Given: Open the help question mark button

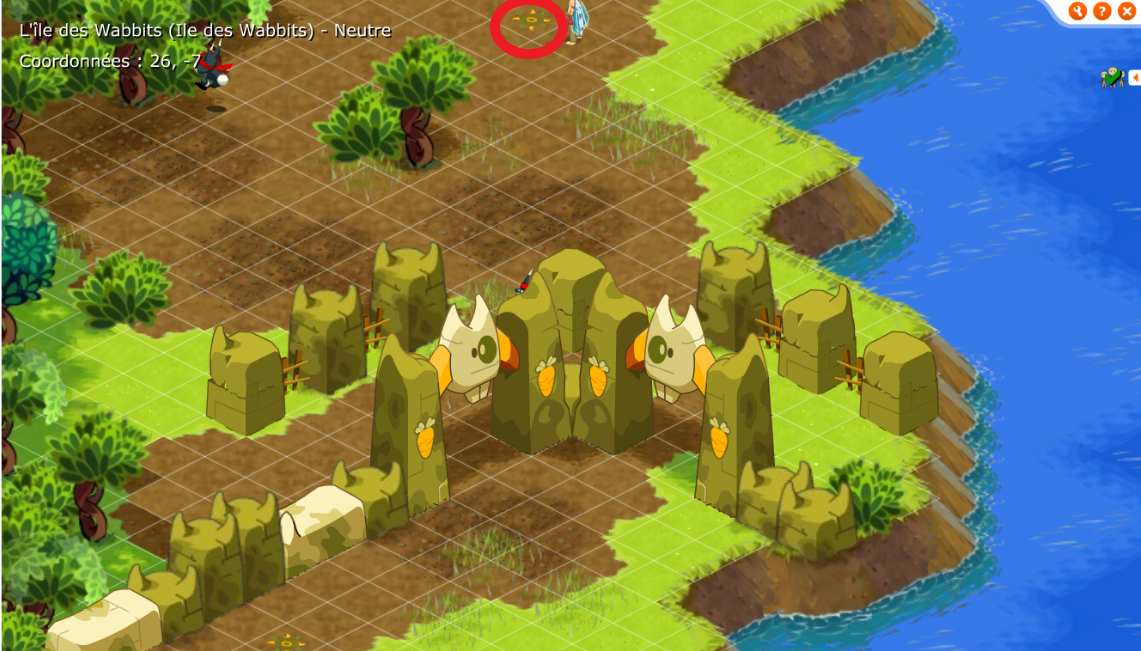Looking at the screenshot, I should (1102, 11).
